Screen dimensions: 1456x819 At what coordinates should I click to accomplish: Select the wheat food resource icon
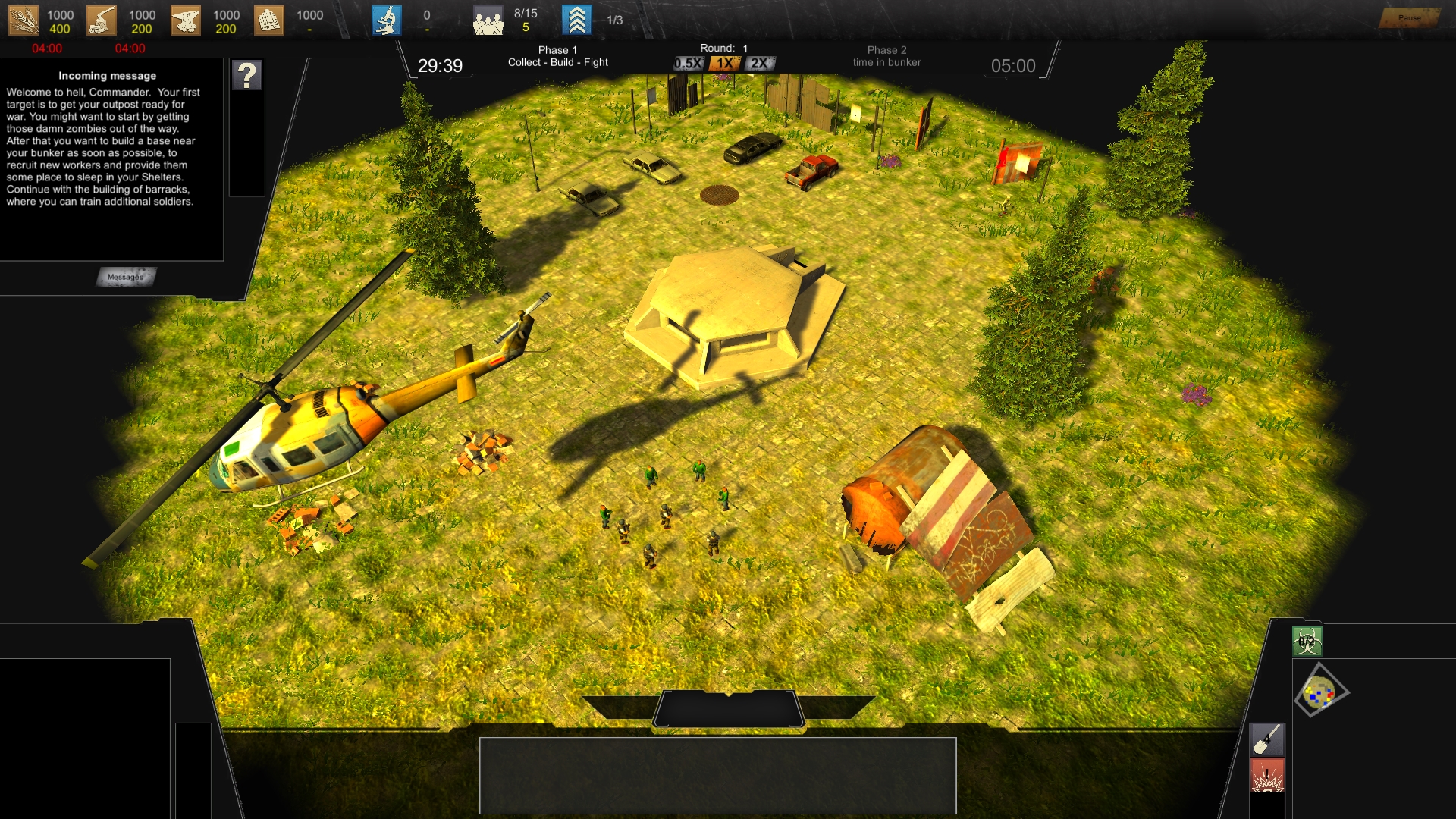point(23,20)
